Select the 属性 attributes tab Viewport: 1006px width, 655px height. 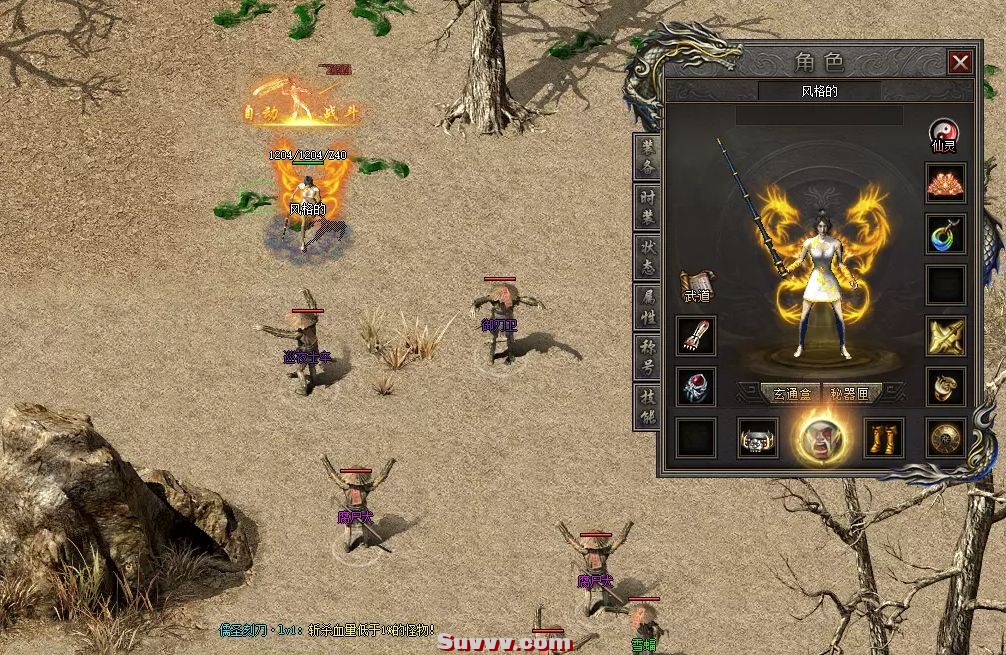tap(648, 307)
